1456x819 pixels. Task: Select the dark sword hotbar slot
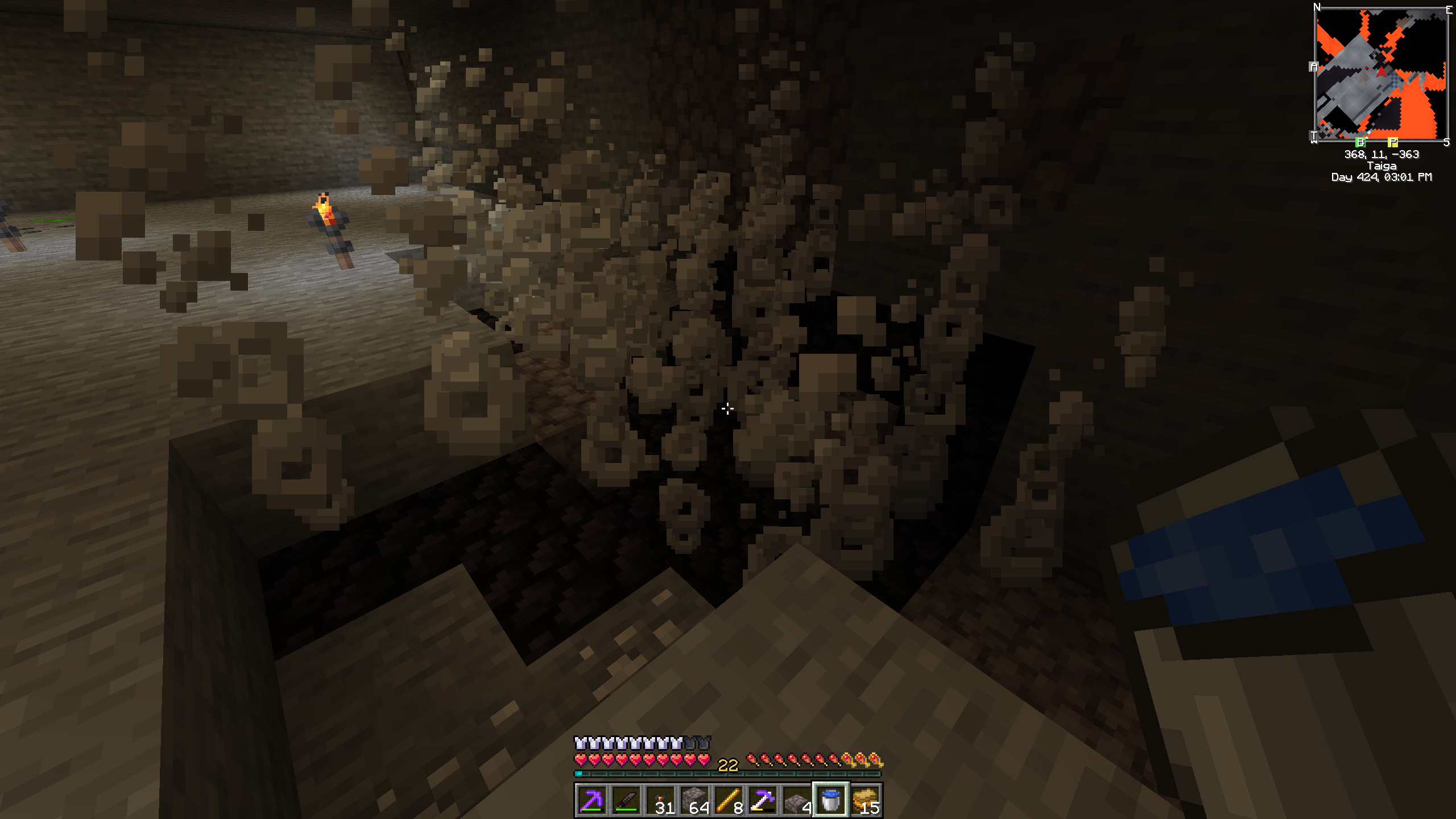(x=626, y=801)
